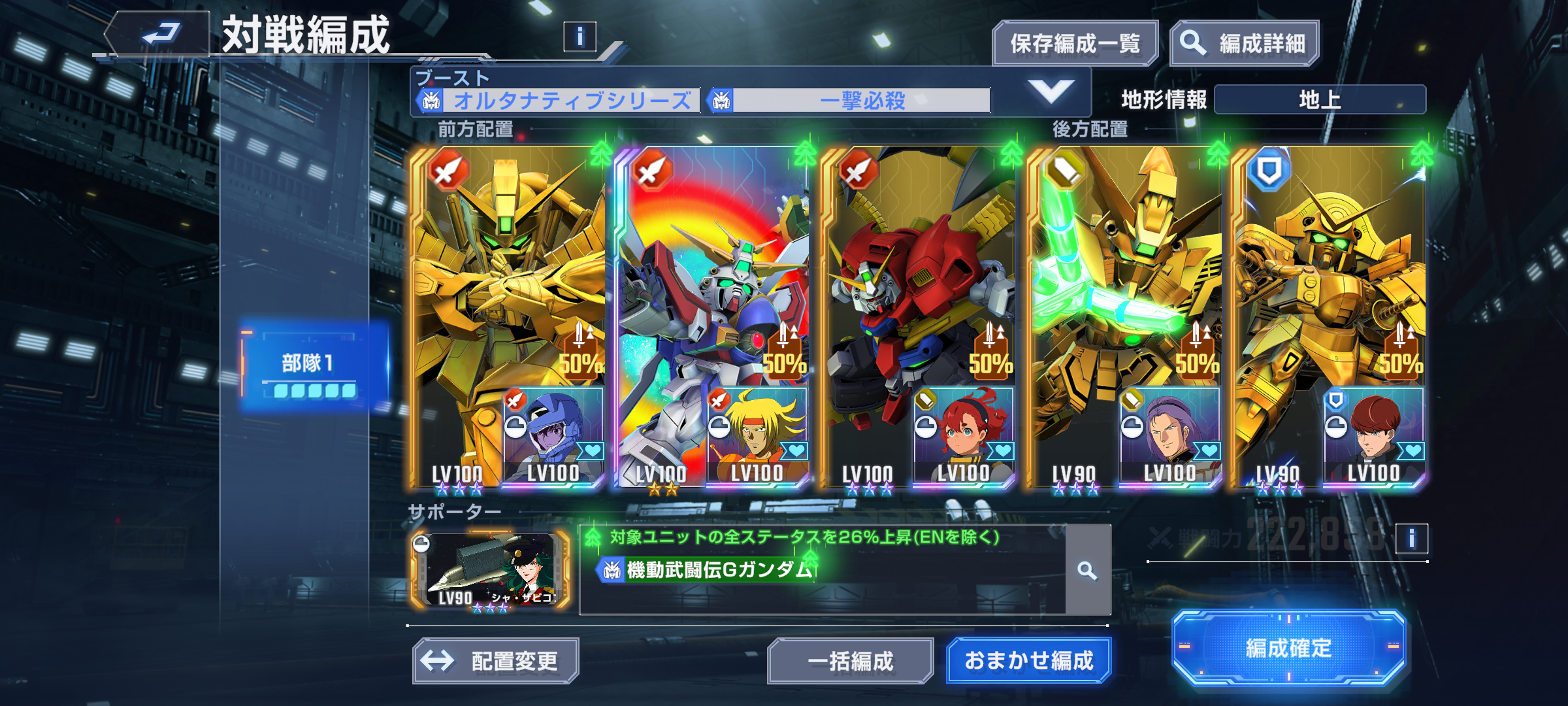Use おまかせ編成 auto formation

click(x=1028, y=661)
